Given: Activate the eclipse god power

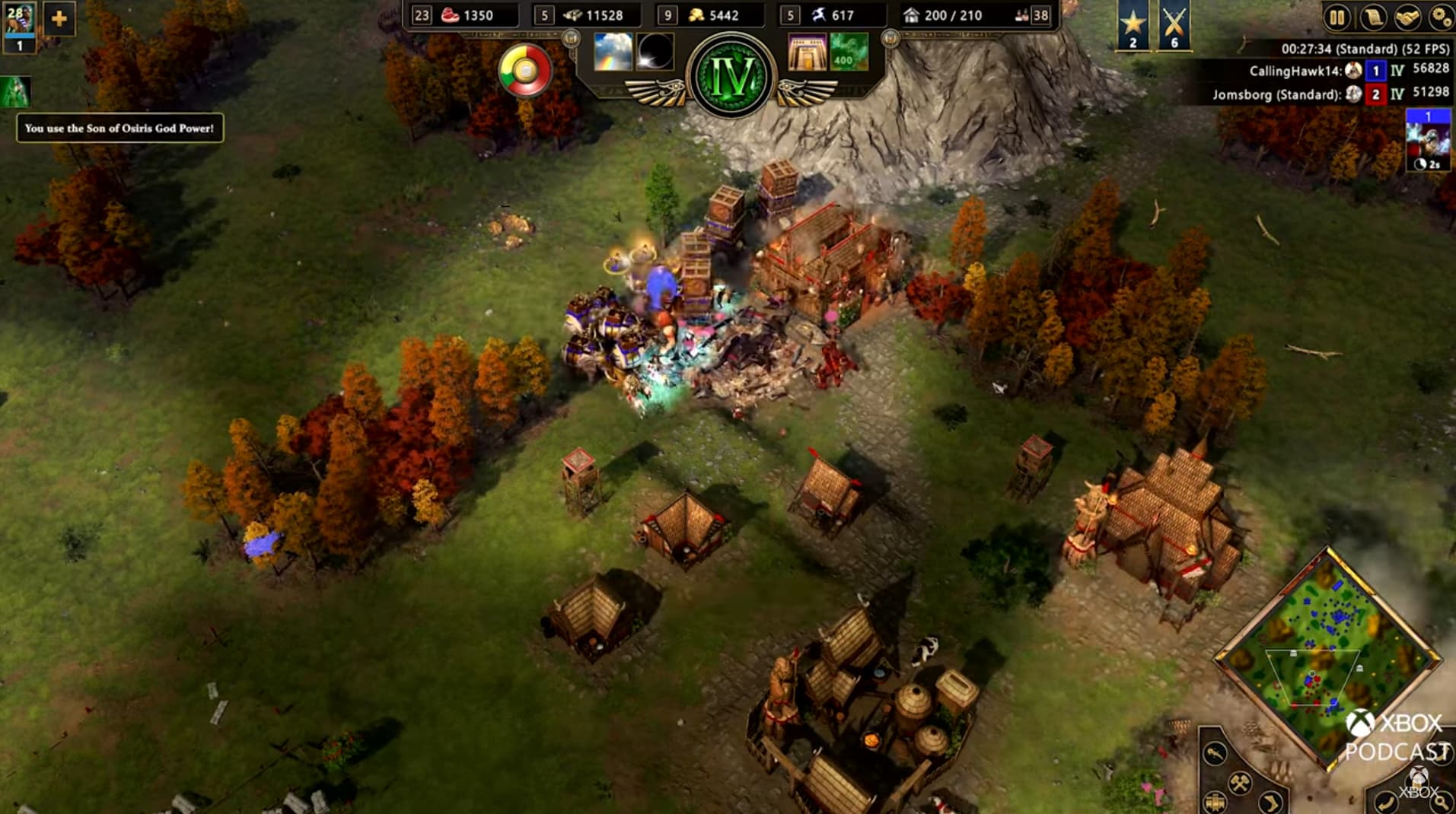Looking at the screenshot, I should pyautogui.click(x=655, y=52).
